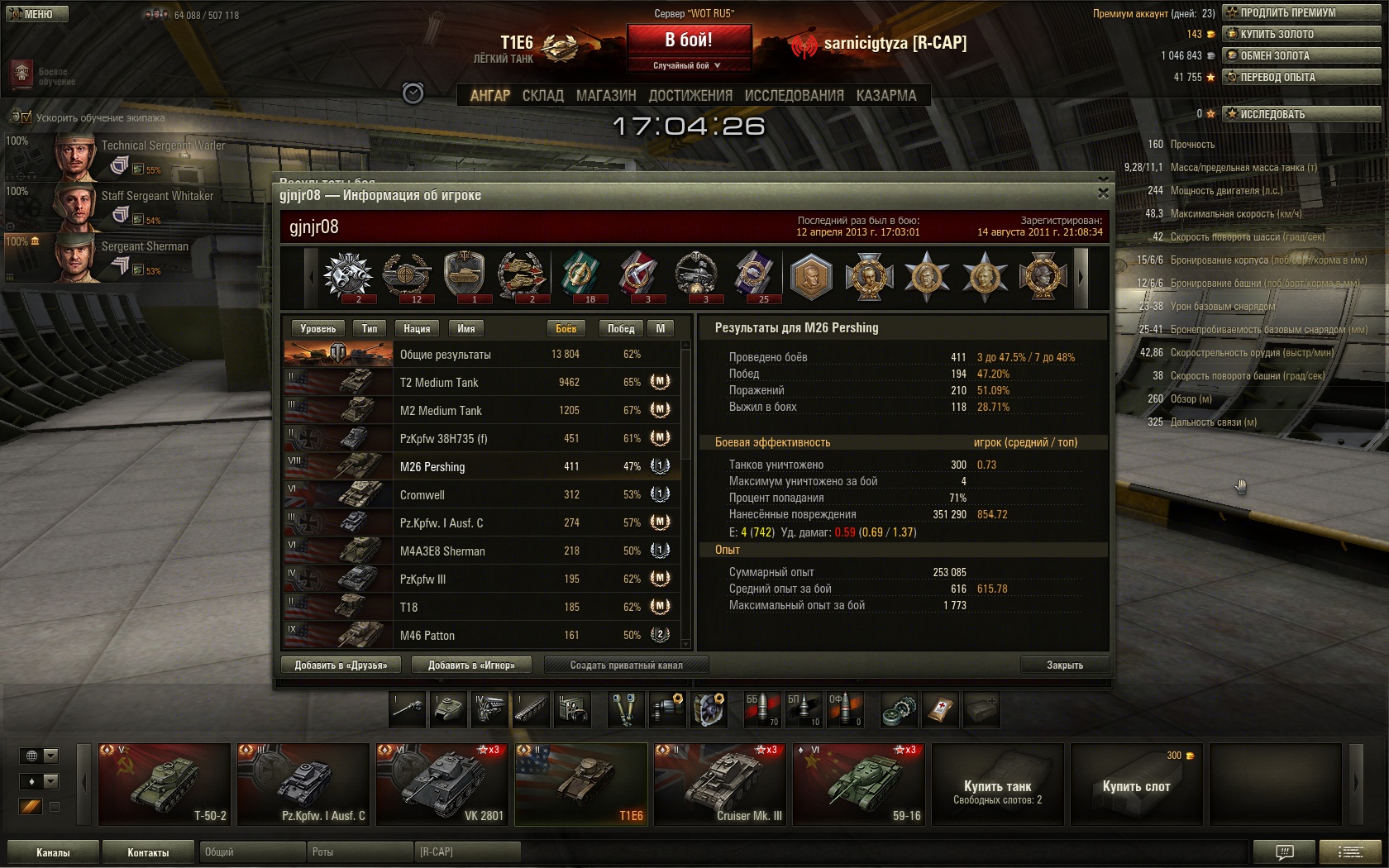Select the 59-16 tank thumbnail
The height and width of the screenshot is (868, 1389).
point(859,784)
